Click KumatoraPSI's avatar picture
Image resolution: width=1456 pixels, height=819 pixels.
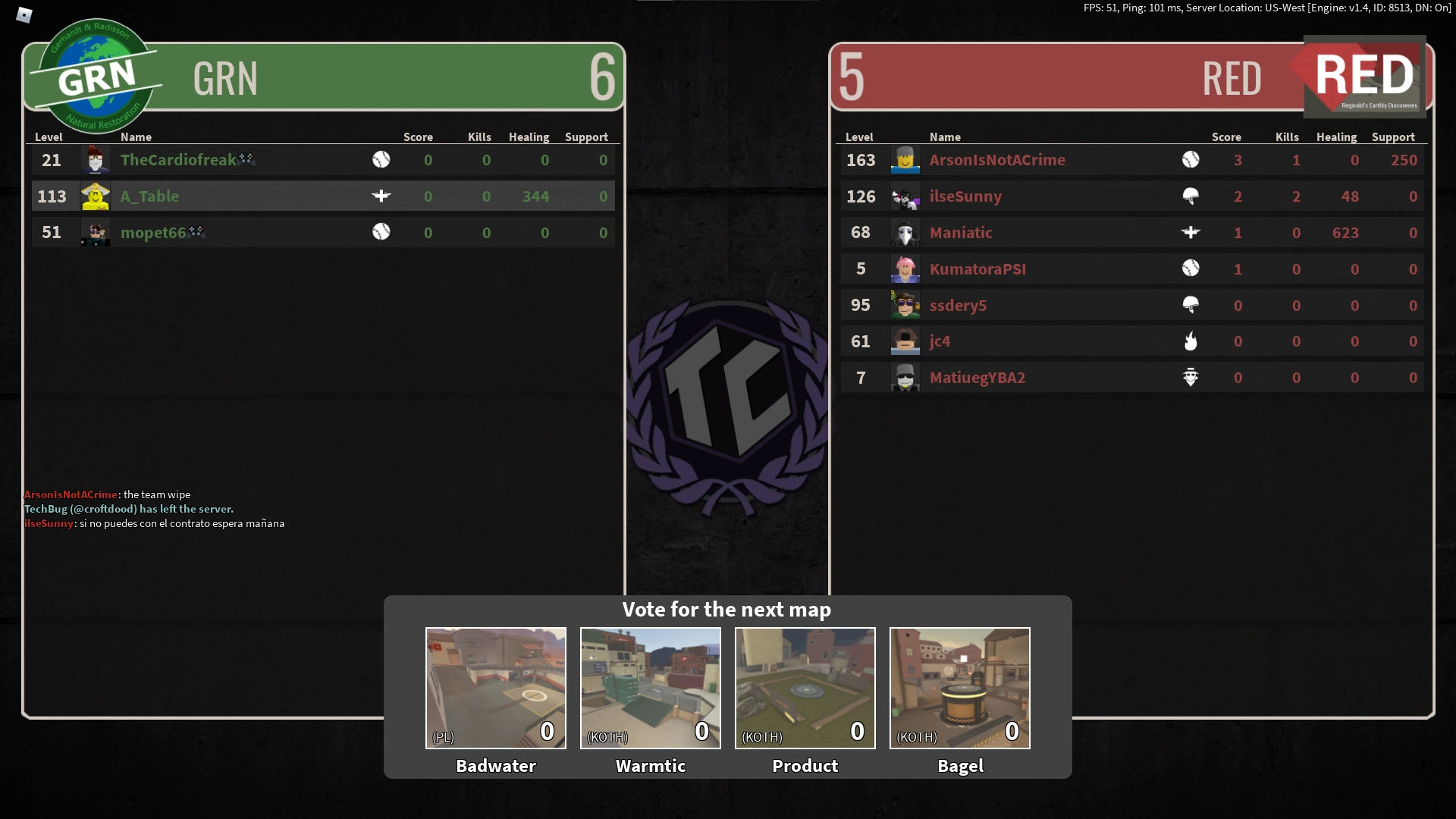(x=905, y=268)
